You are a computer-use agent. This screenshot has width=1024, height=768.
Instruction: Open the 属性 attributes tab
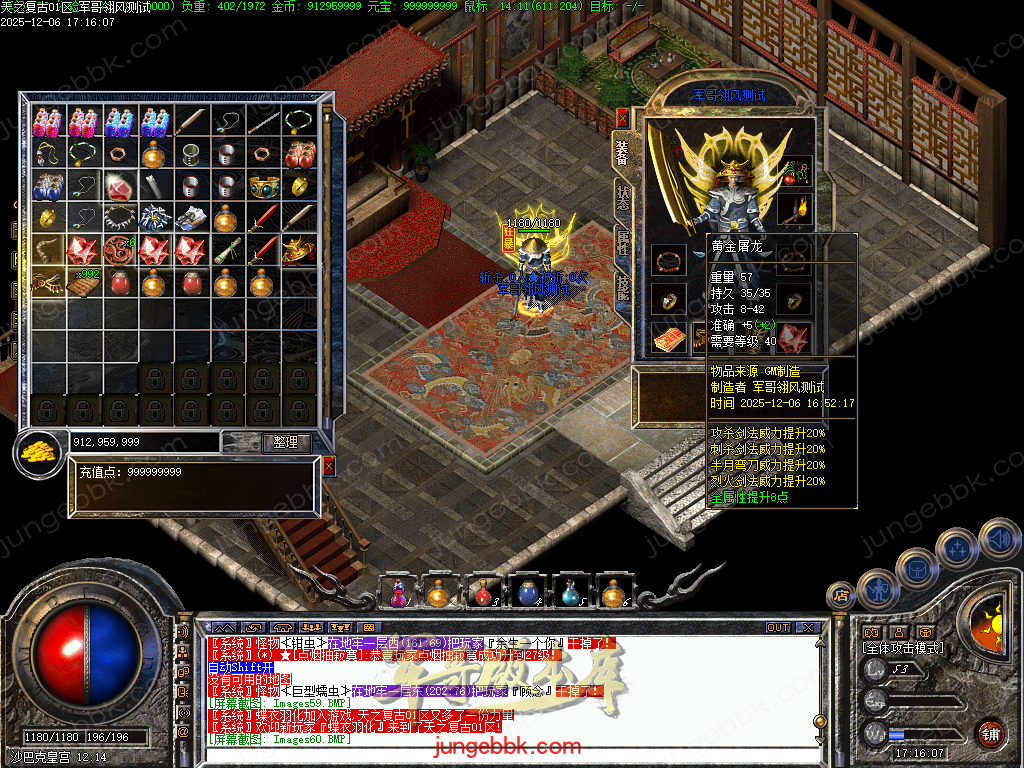click(622, 242)
